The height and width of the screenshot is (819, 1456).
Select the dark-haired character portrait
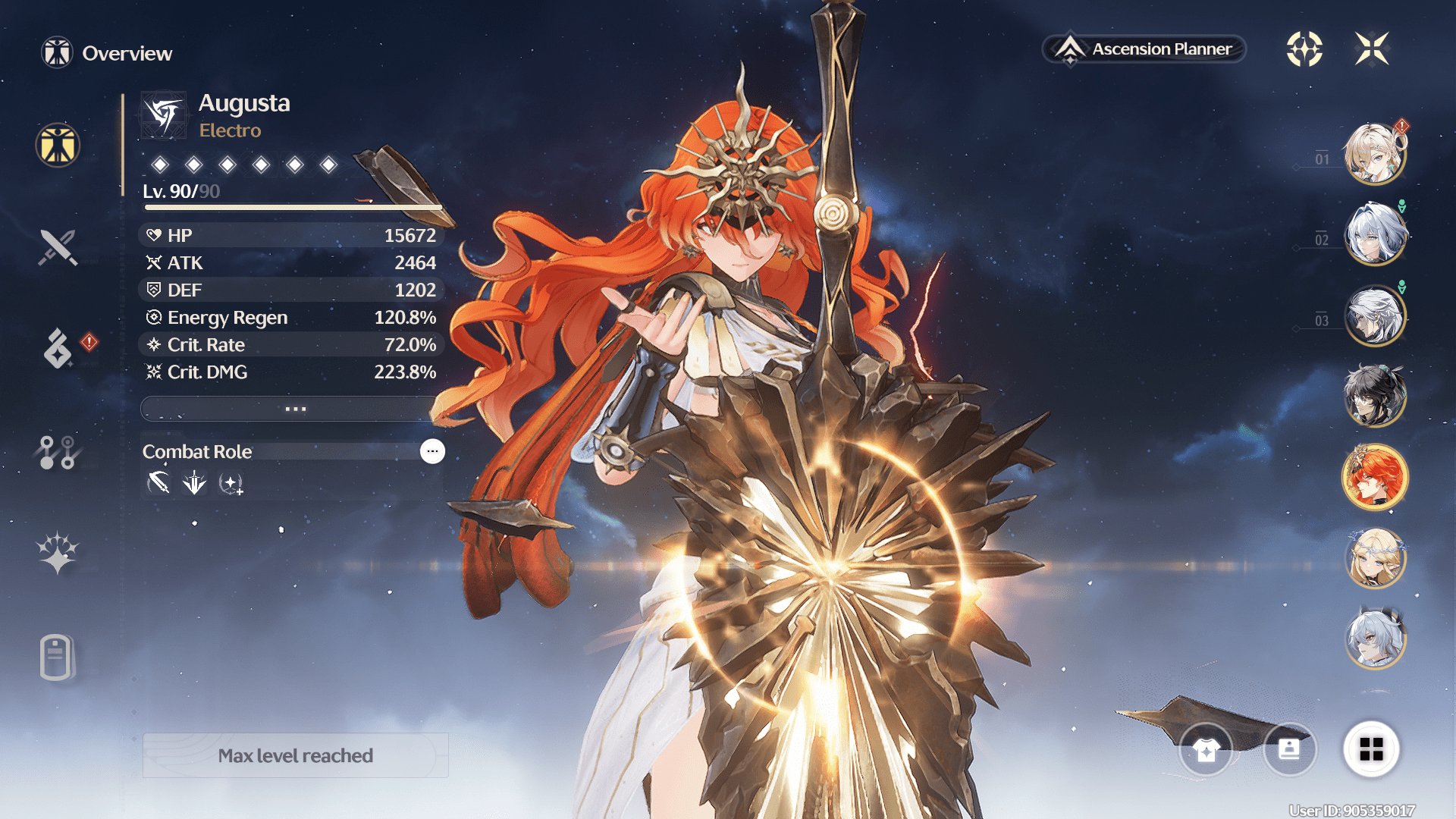[x=1374, y=396]
